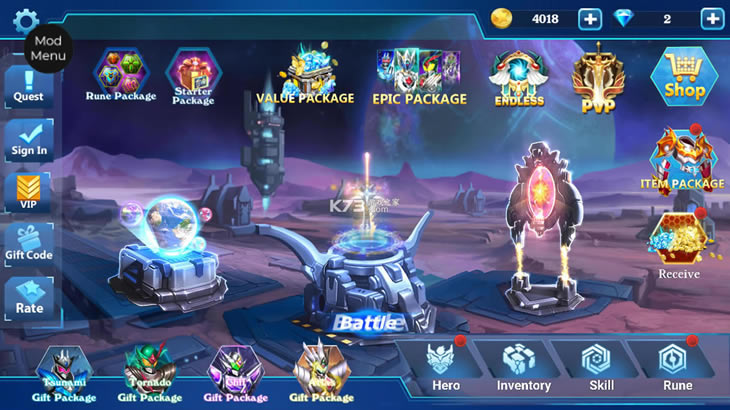Enter Endless mode
The height and width of the screenshot is (410, 730).
(x=519, y=78)
